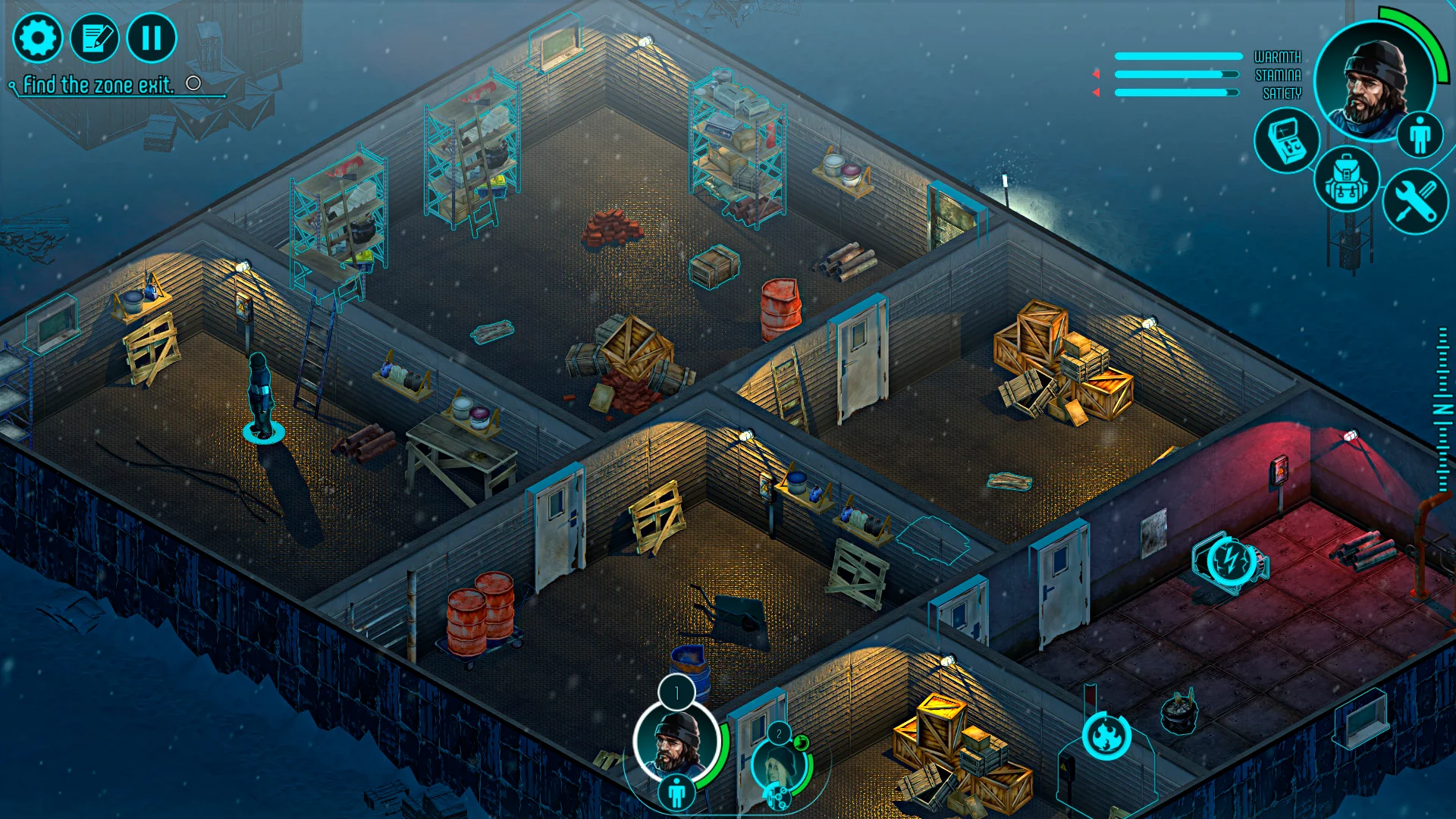Click the Satiety label

(x=1282, y=92)
